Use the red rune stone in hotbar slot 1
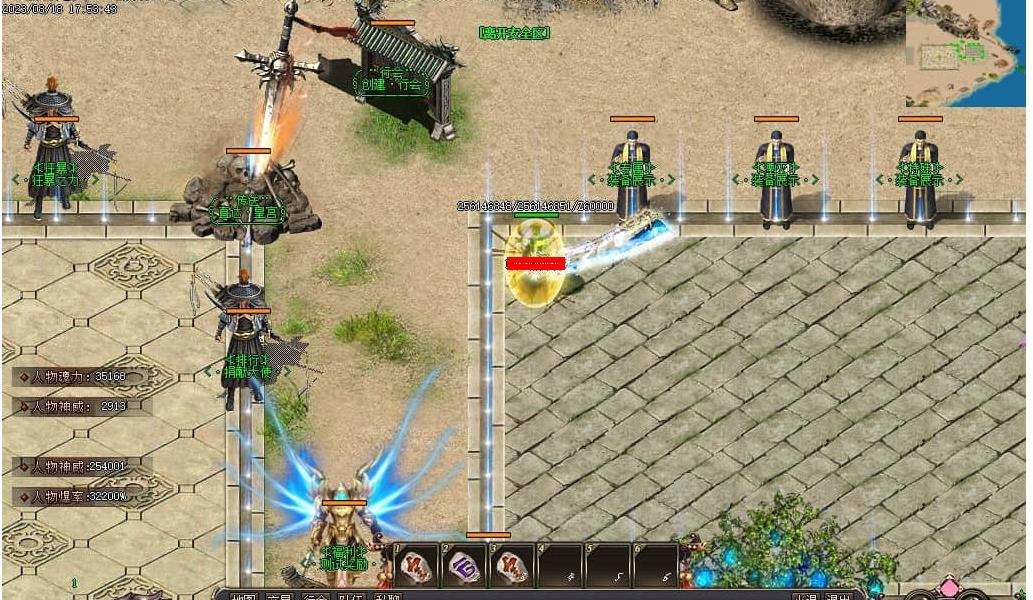1033x600 pixels. [x=416, y=567]
